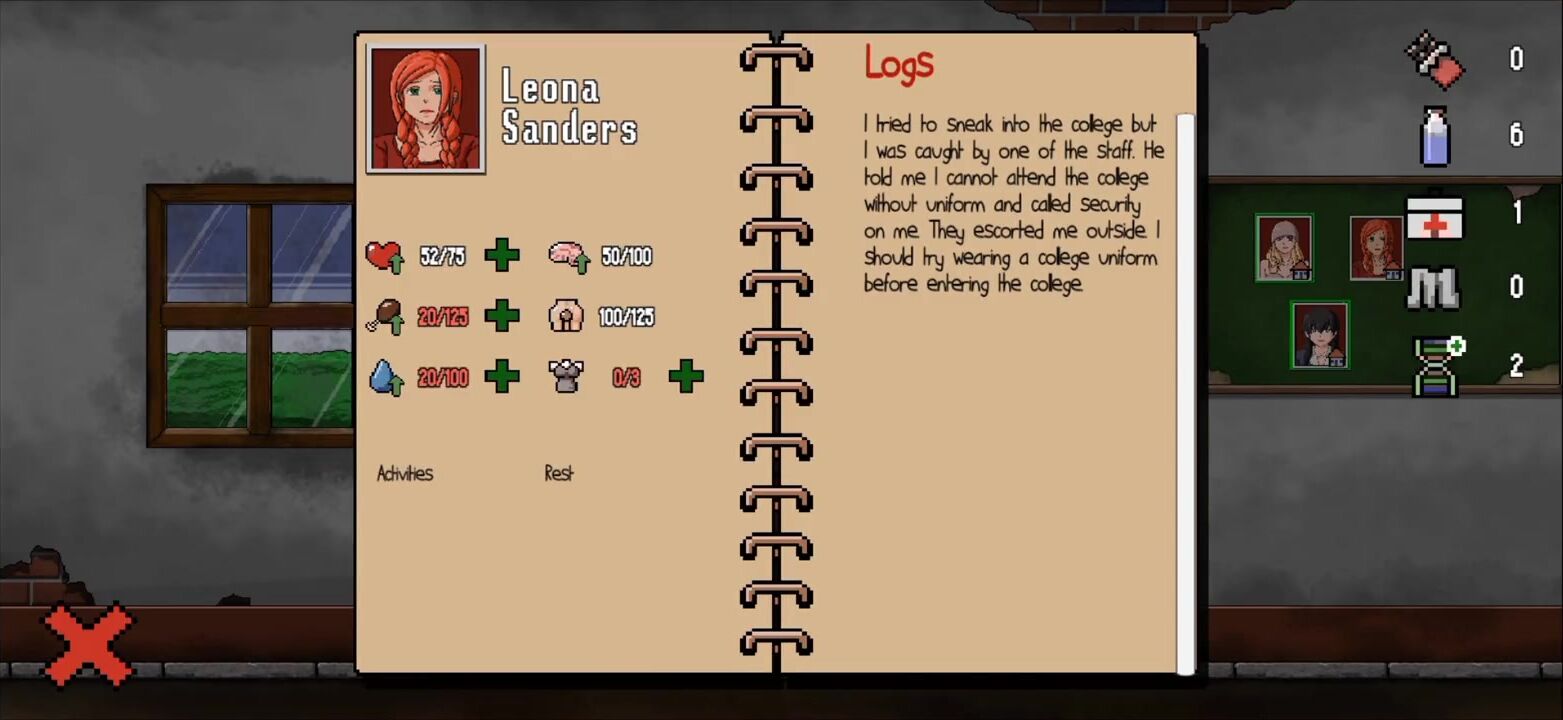Pick the black-haired survivor portrait
Screen dimensions: 1563x720
[1319, 335]
